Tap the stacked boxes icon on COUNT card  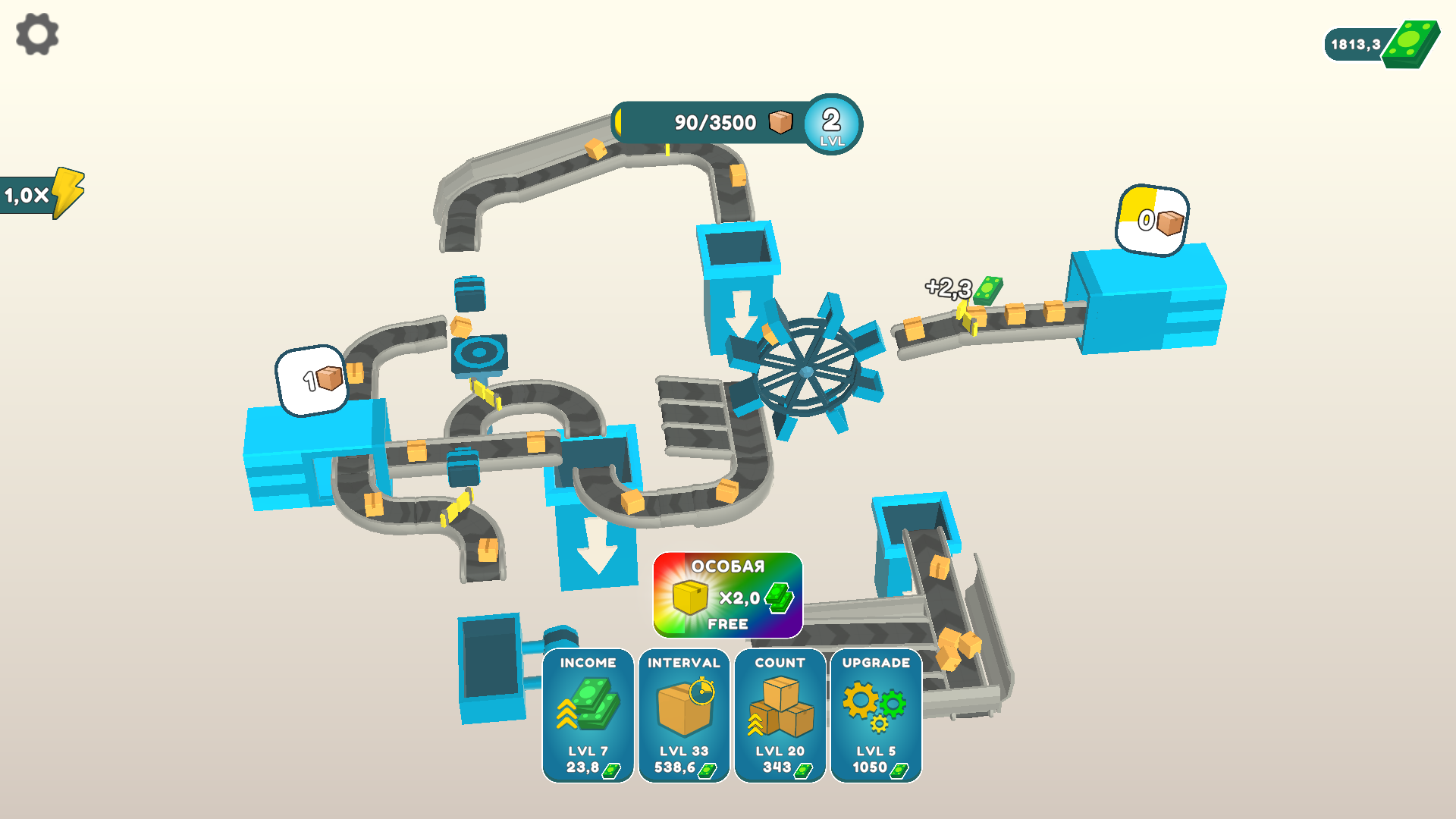pos(780,705)
